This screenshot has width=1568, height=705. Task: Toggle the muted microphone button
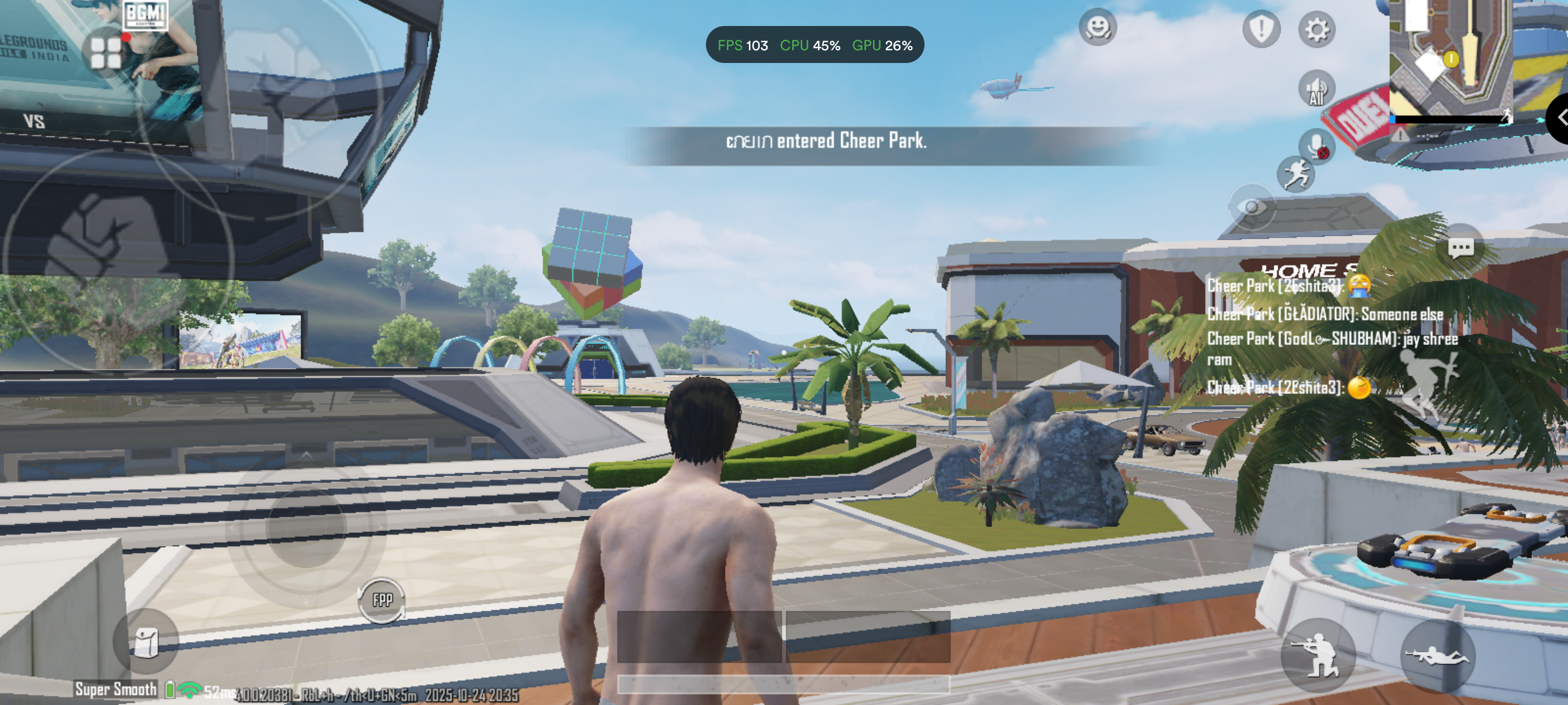click(1316, 146)
